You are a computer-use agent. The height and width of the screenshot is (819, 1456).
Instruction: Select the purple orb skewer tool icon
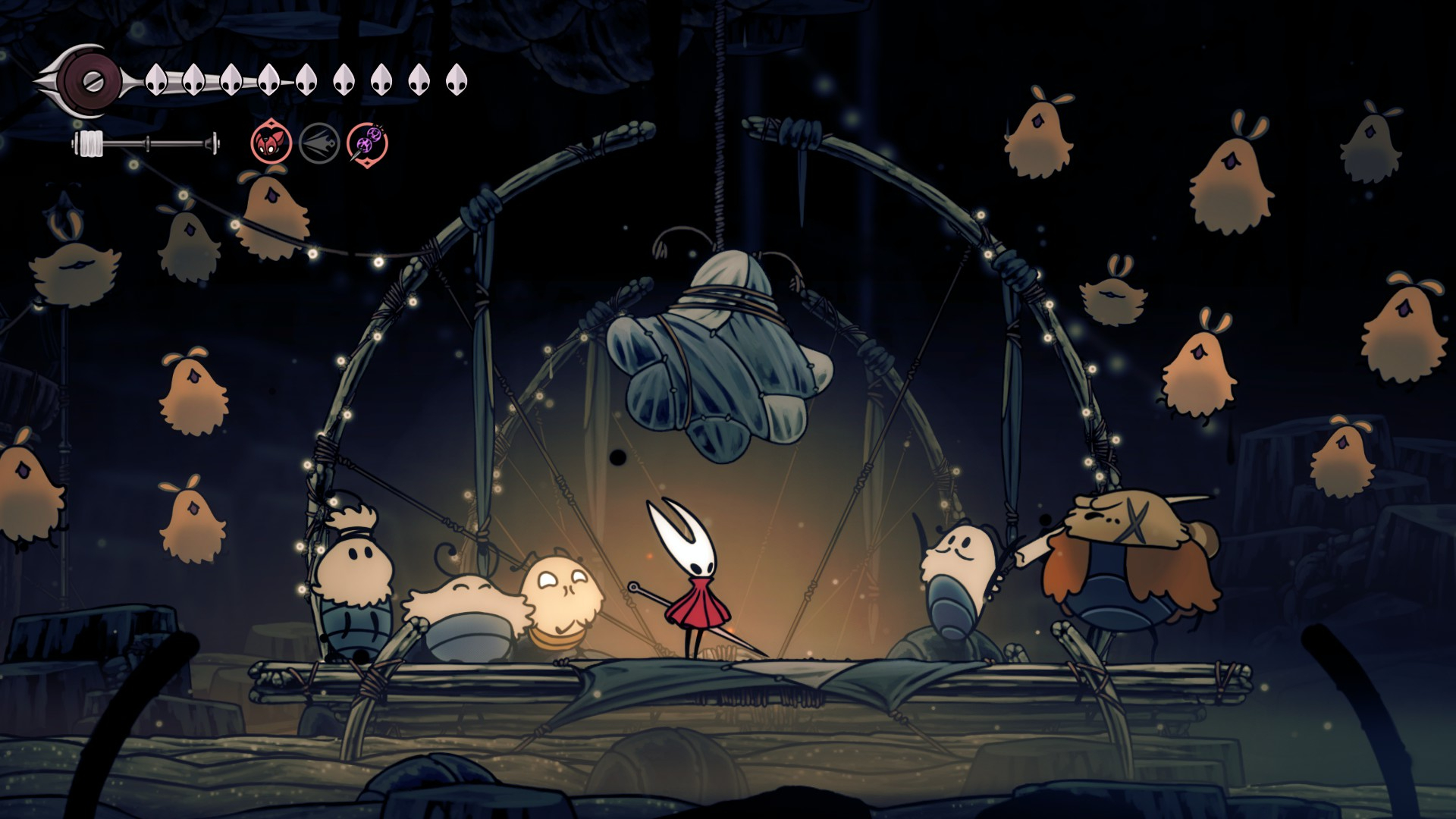pyautogui.click(x=368, y=143)
